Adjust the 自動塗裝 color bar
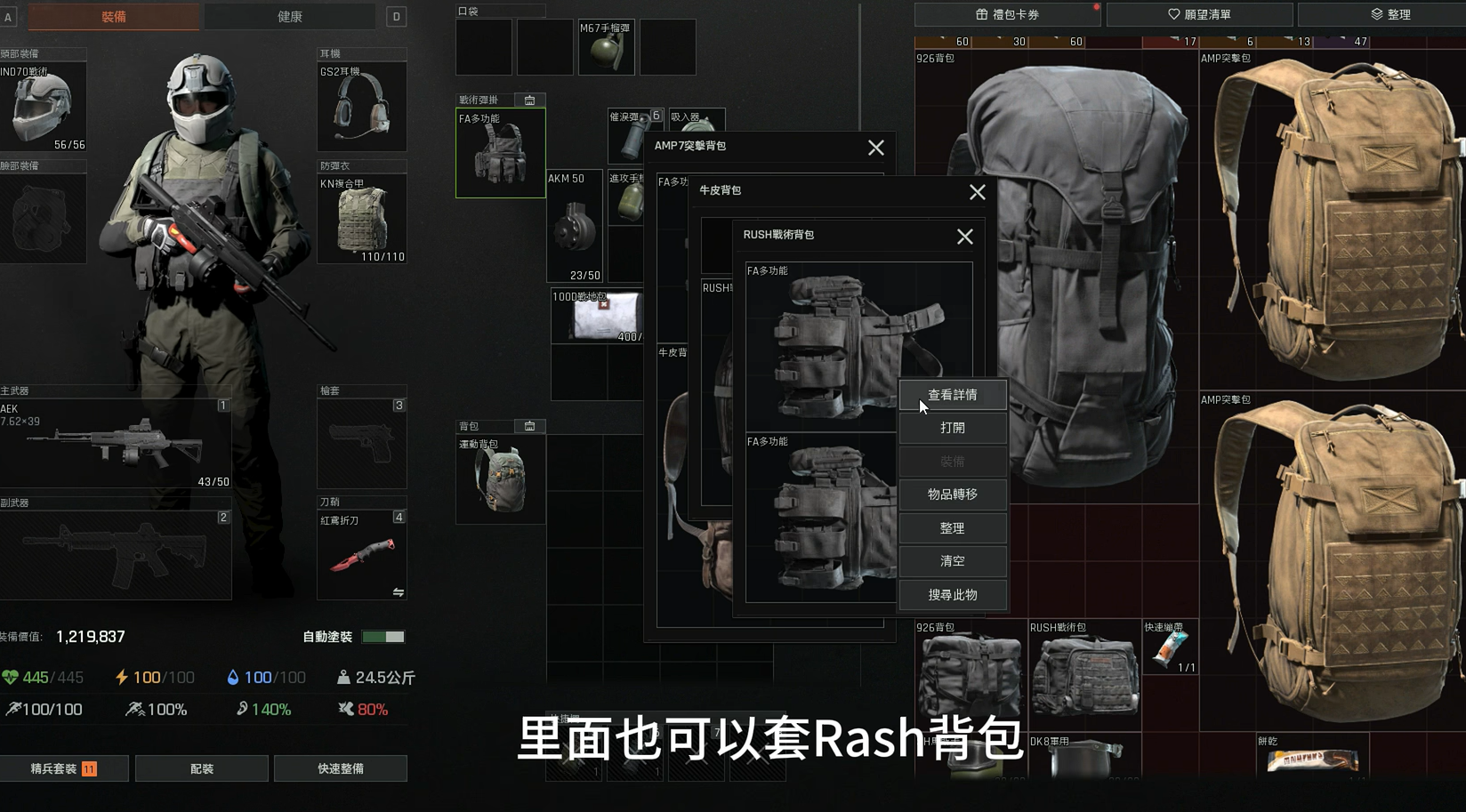1466x812 pixels. (383, 637)
